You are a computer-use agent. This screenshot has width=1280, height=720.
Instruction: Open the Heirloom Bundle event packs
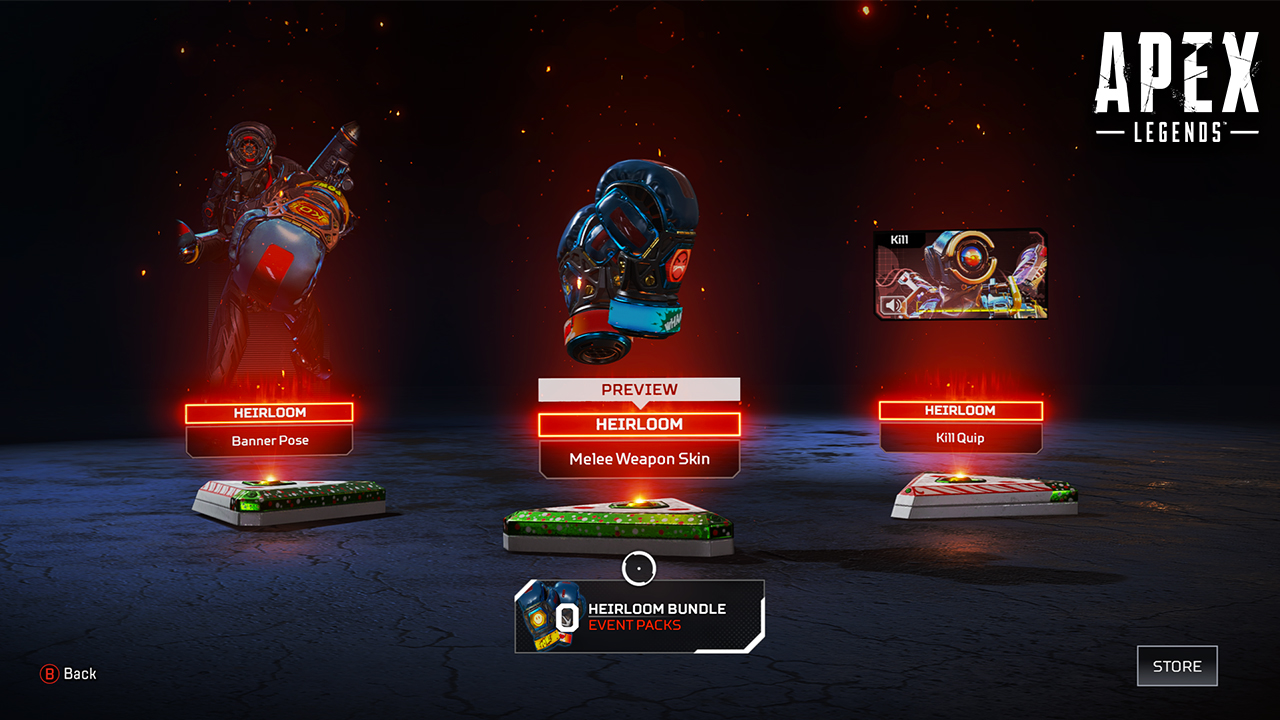(x=639, y=616)
